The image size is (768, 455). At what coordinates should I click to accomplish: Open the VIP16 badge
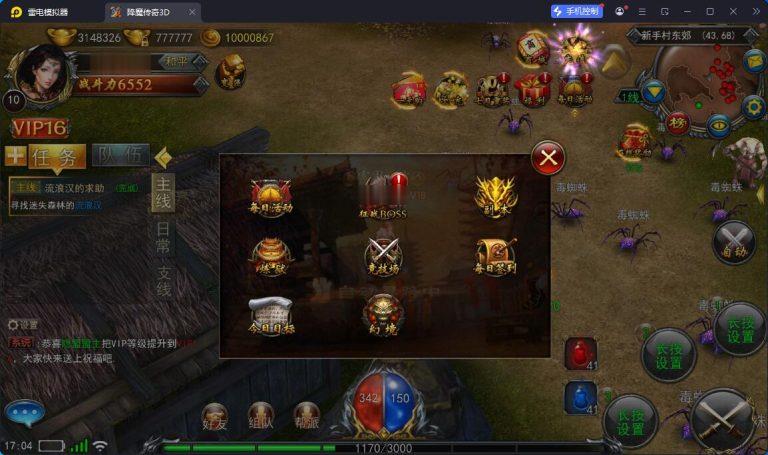pos(39,127)
